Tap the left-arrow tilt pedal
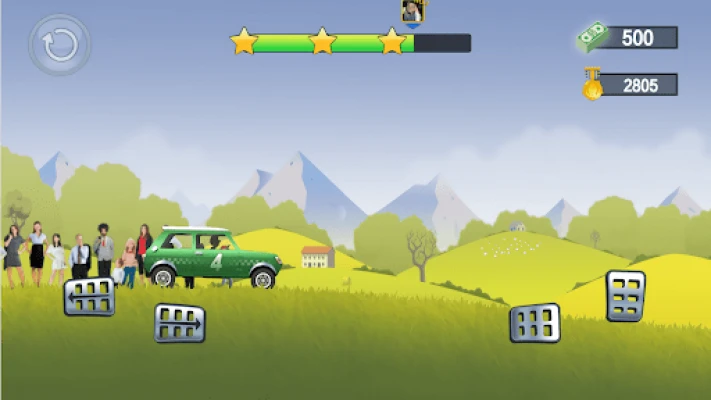This screenshot has height=400, width=711. (x=89, y=296)
